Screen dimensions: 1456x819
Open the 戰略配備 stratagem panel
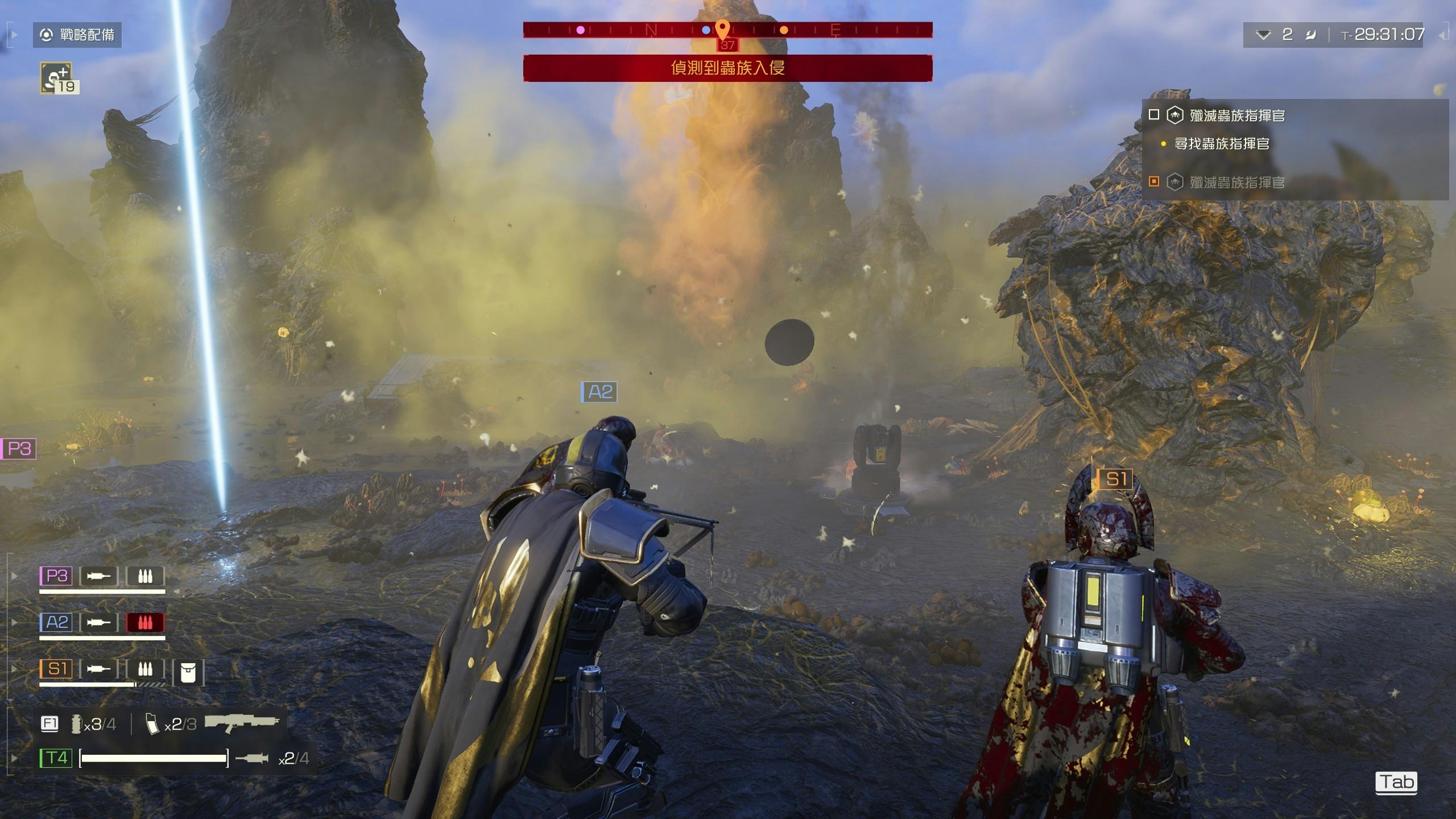point(77,35)
